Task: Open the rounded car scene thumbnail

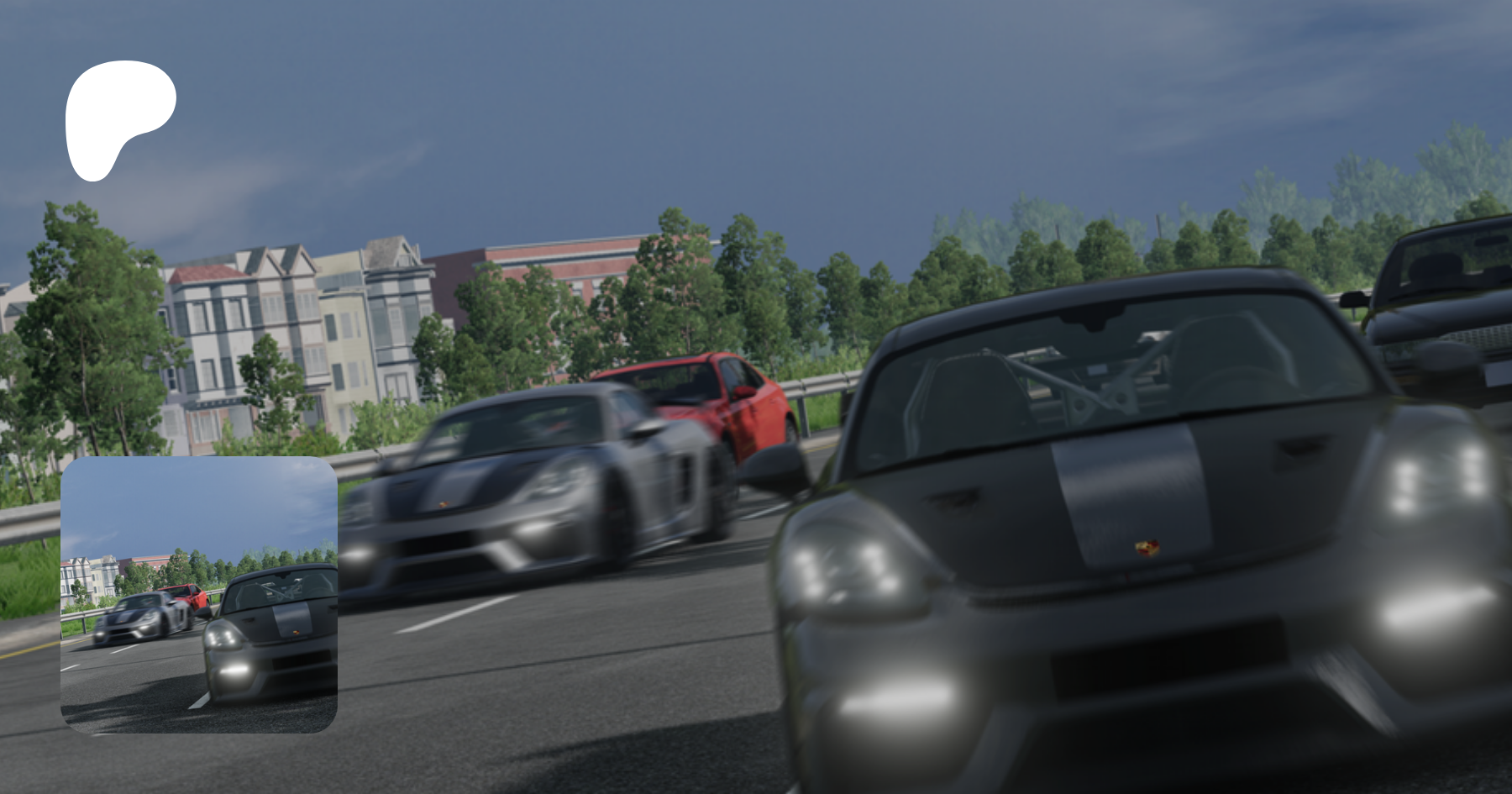Action: pyautogui.click(x=199, y=595)
